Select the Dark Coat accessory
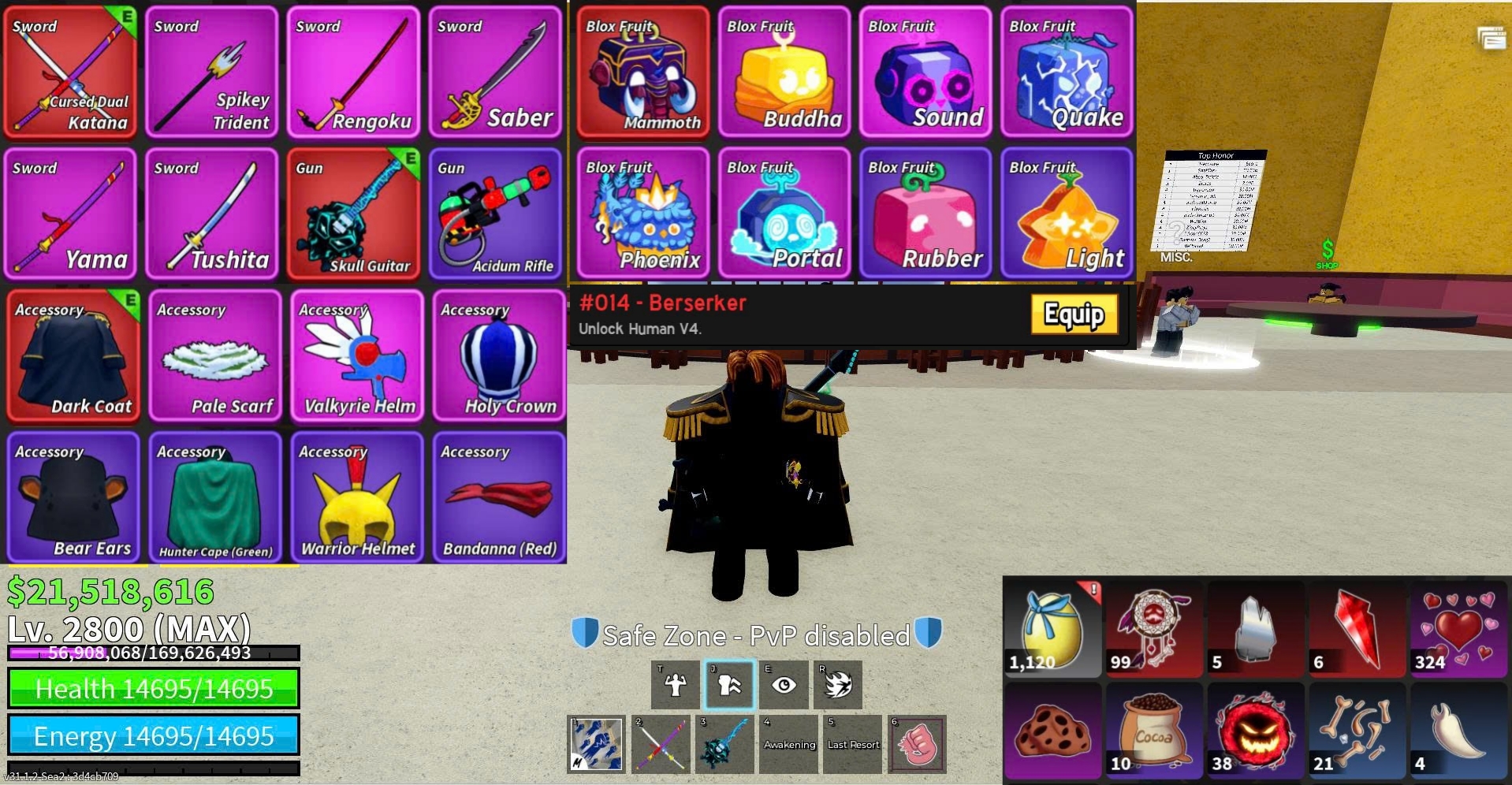The height and width of the screenshot is (785, 1512). [x=73, y=356]
